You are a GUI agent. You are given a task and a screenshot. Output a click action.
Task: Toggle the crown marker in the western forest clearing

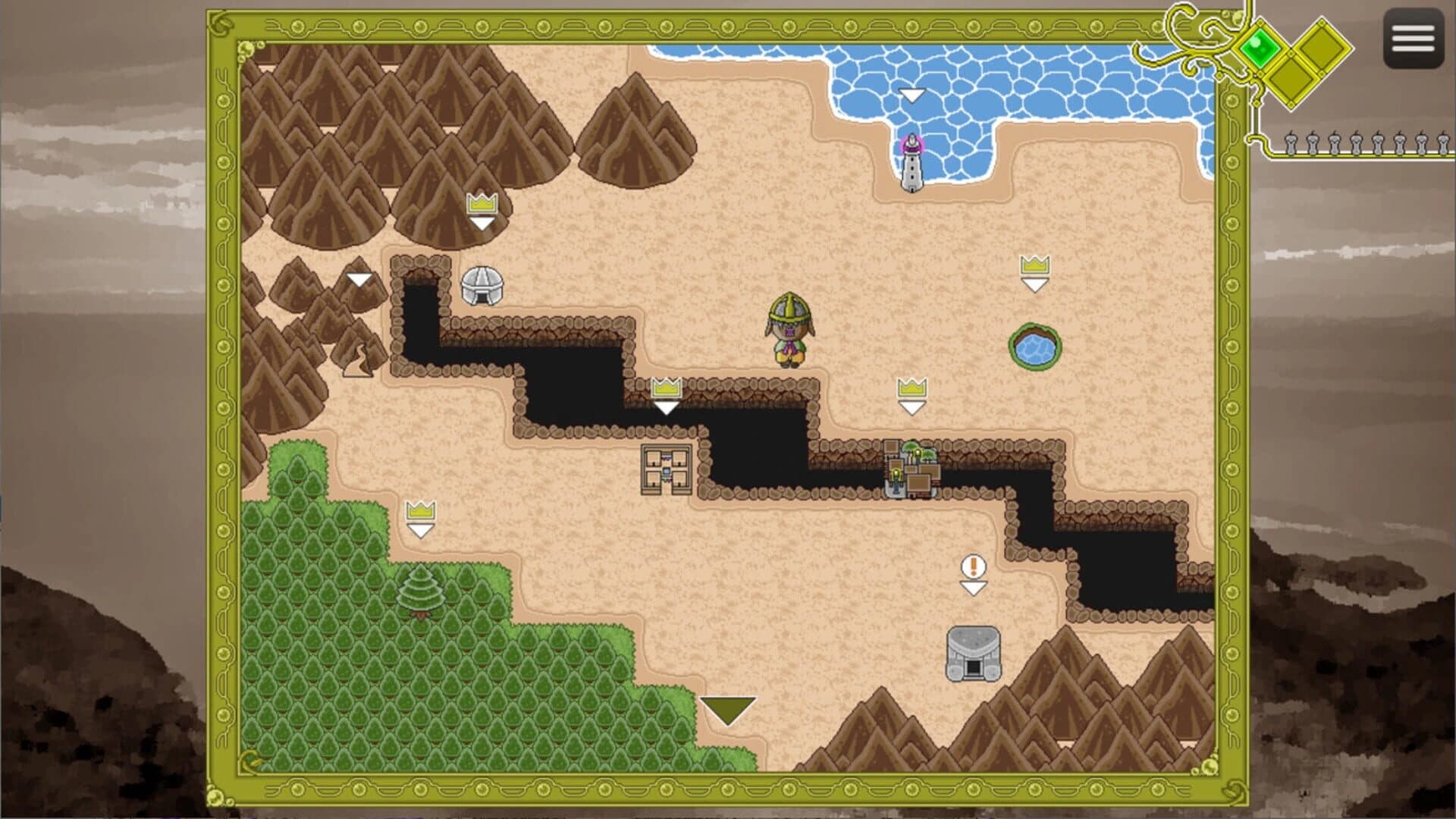pyautogui.click(x=419, y=513)
